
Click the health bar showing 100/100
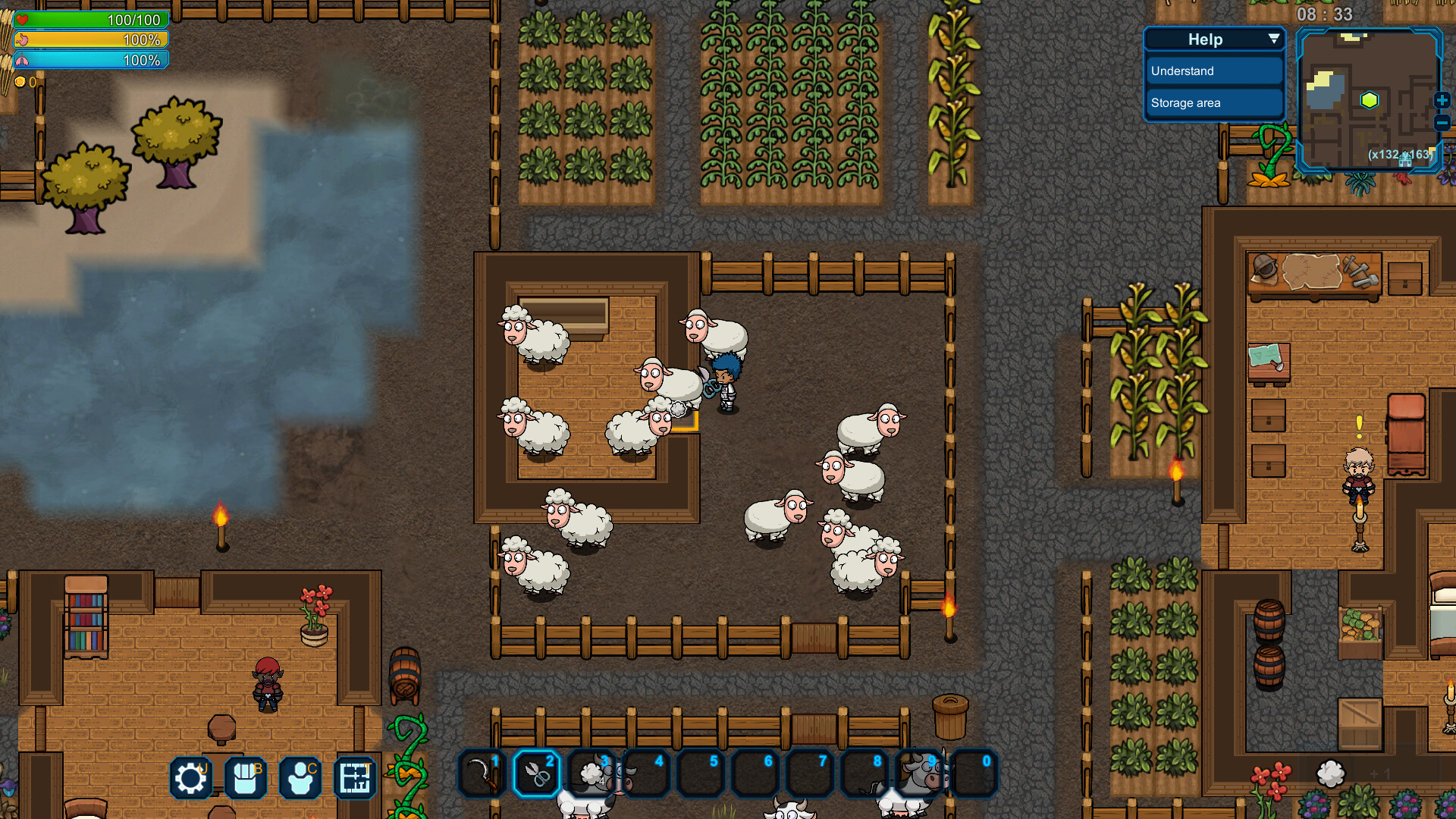90,20
